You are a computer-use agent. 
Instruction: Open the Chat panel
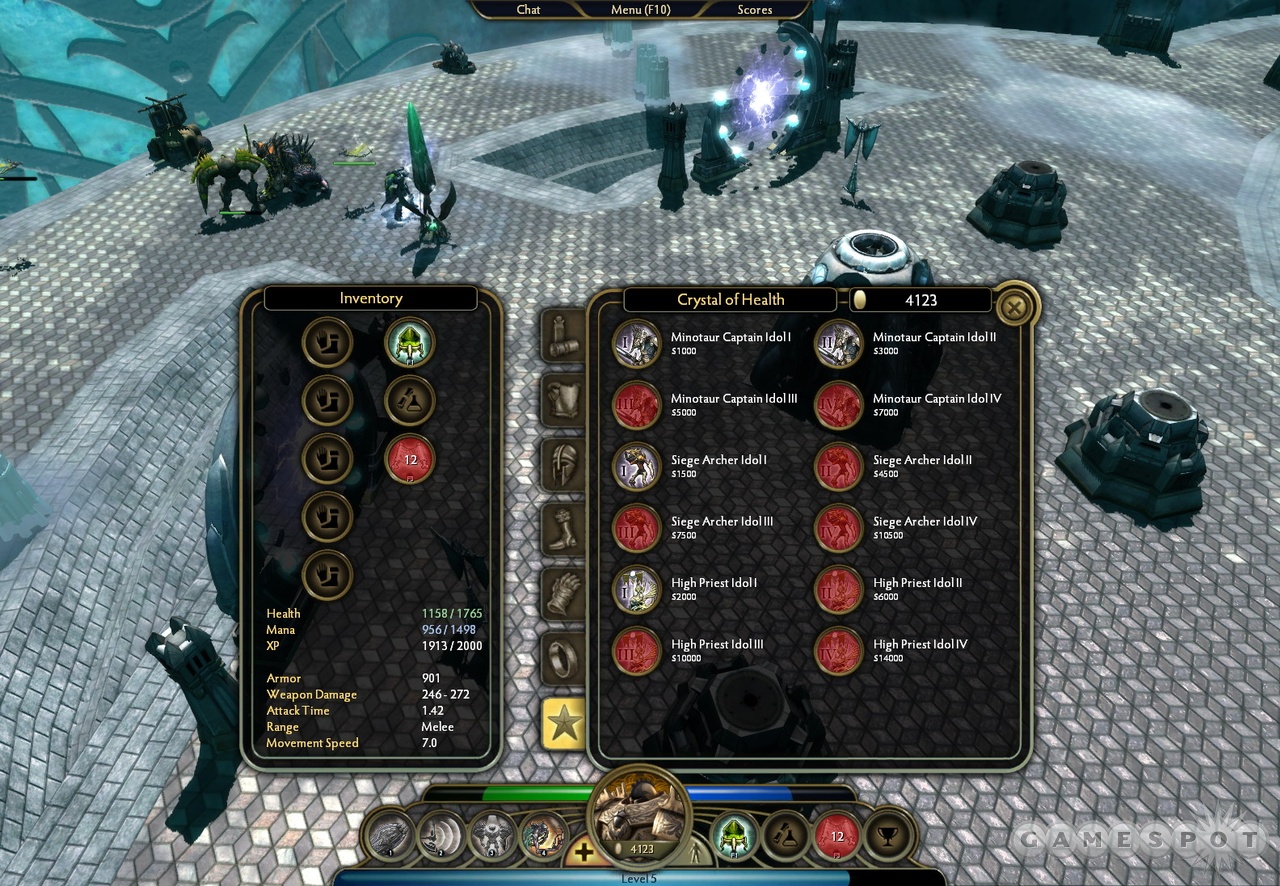pos(528,9)
